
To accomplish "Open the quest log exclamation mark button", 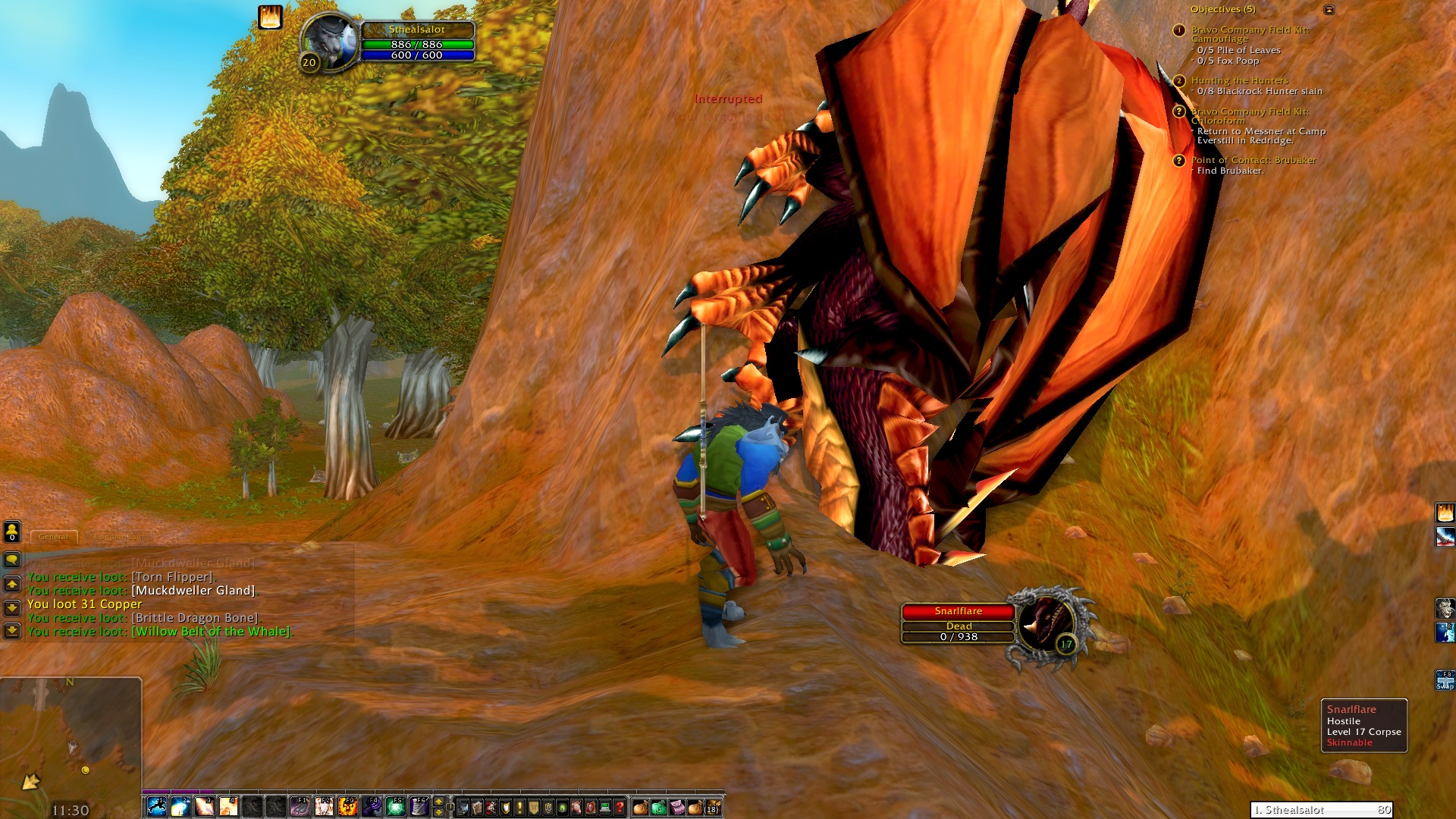I will [x=519, y=808].
